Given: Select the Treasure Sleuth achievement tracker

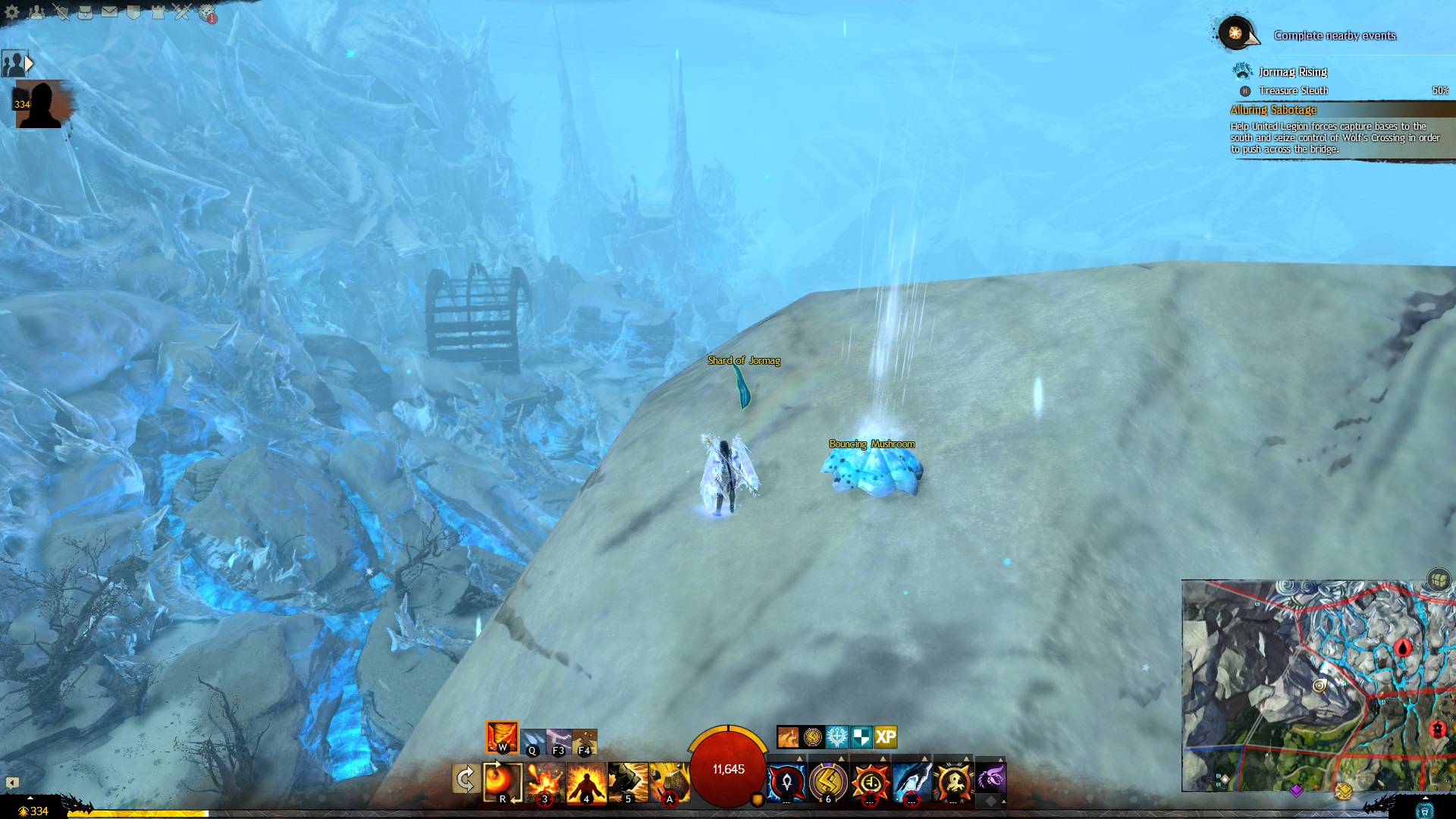Looking at the screenshot, I should click(1293, 90).
